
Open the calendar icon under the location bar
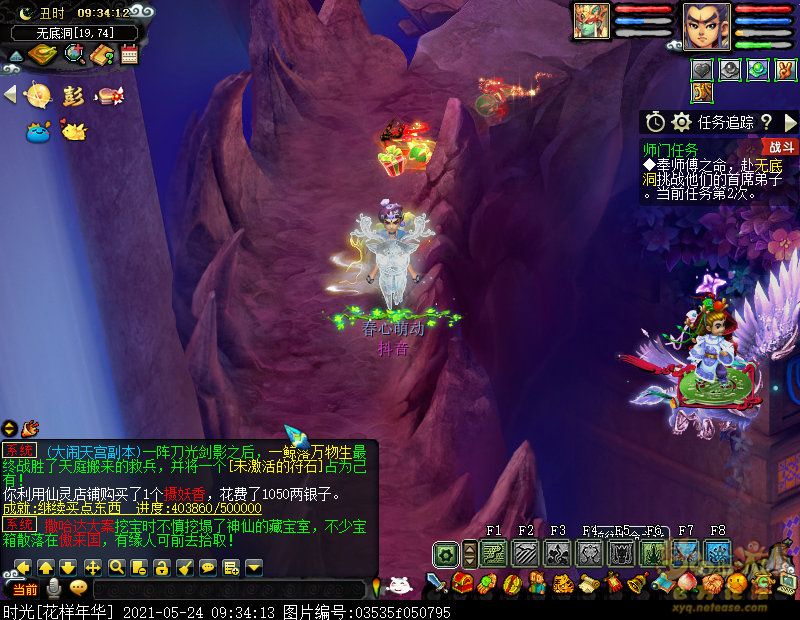click(128, 55)
